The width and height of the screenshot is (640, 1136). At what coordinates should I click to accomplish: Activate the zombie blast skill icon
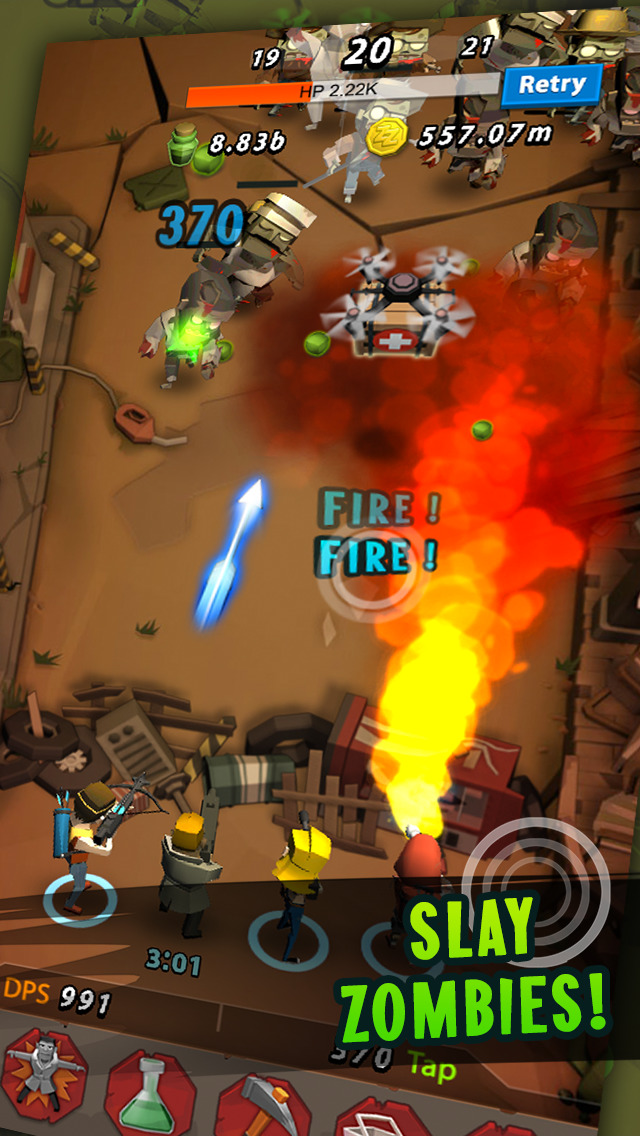[x=43, y=1076]
